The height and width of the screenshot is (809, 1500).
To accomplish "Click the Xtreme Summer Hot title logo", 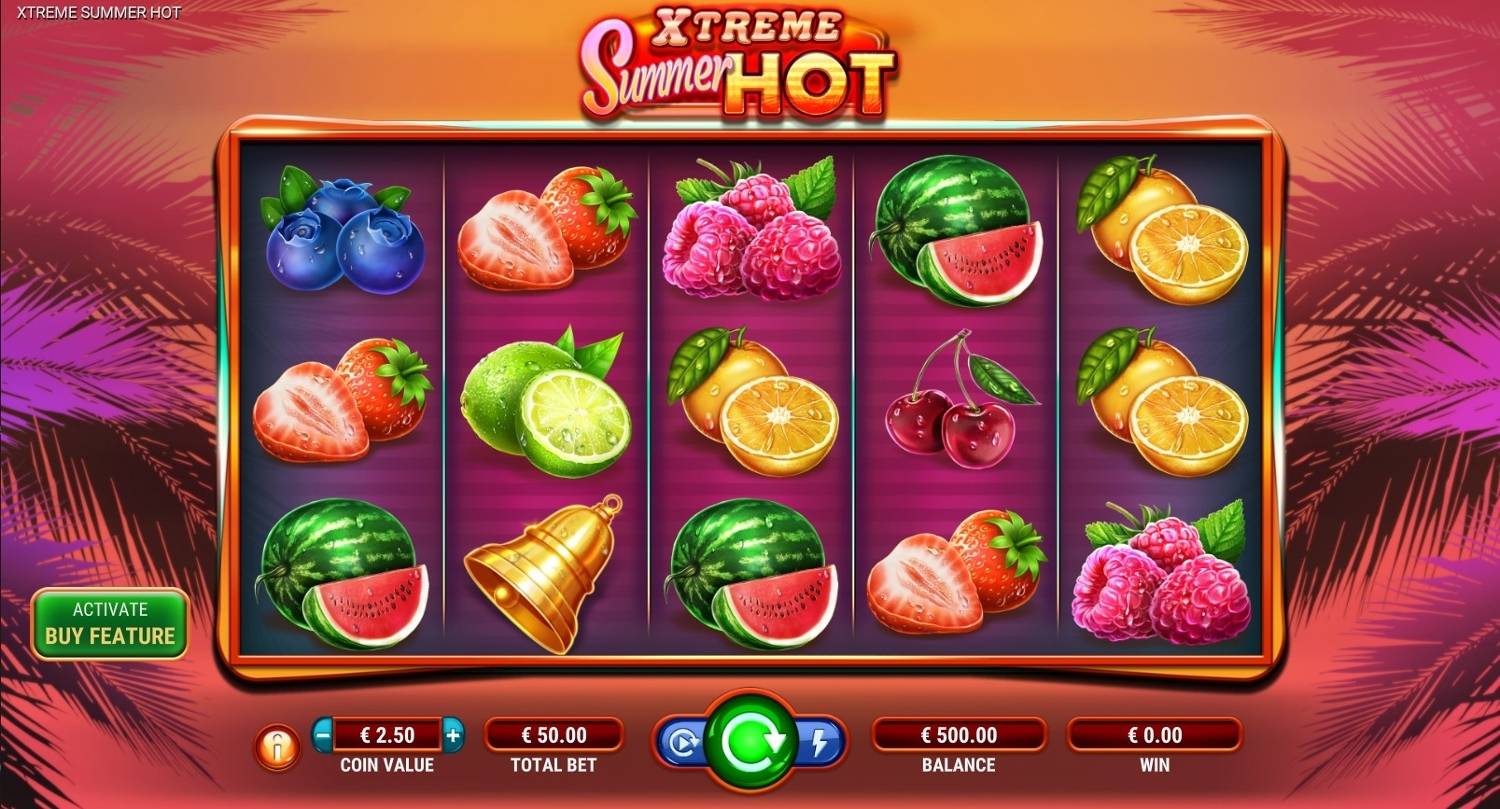I will (737, 60).
